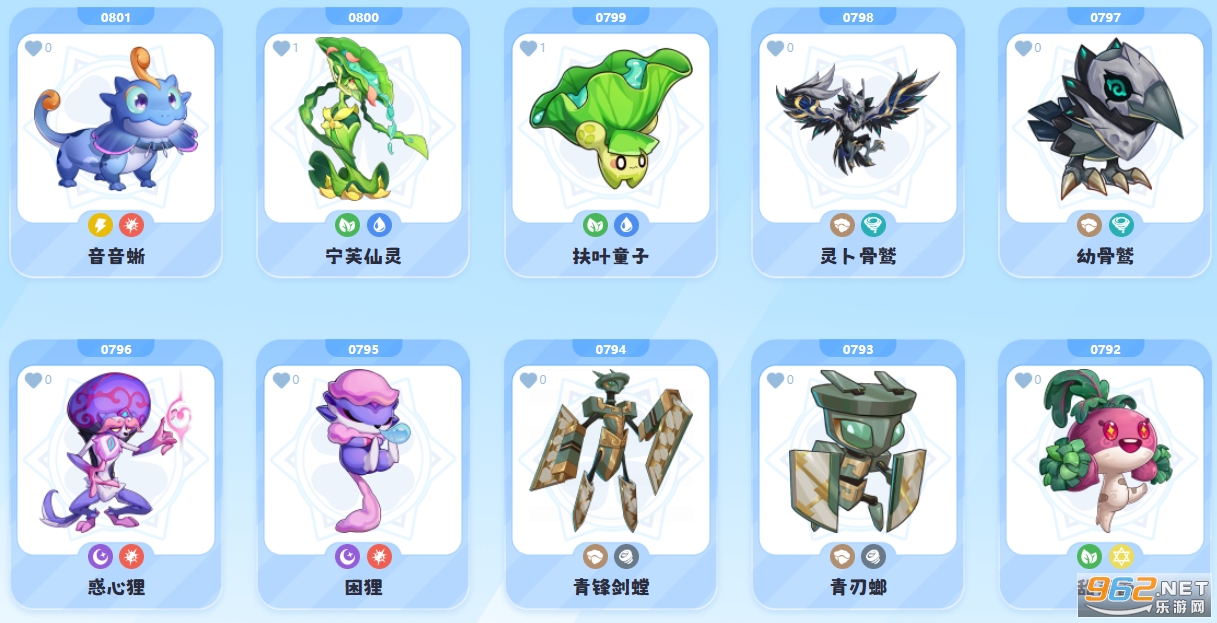
Task: Select the 幼骨鹫 creature card
Action: (1105, 130)
